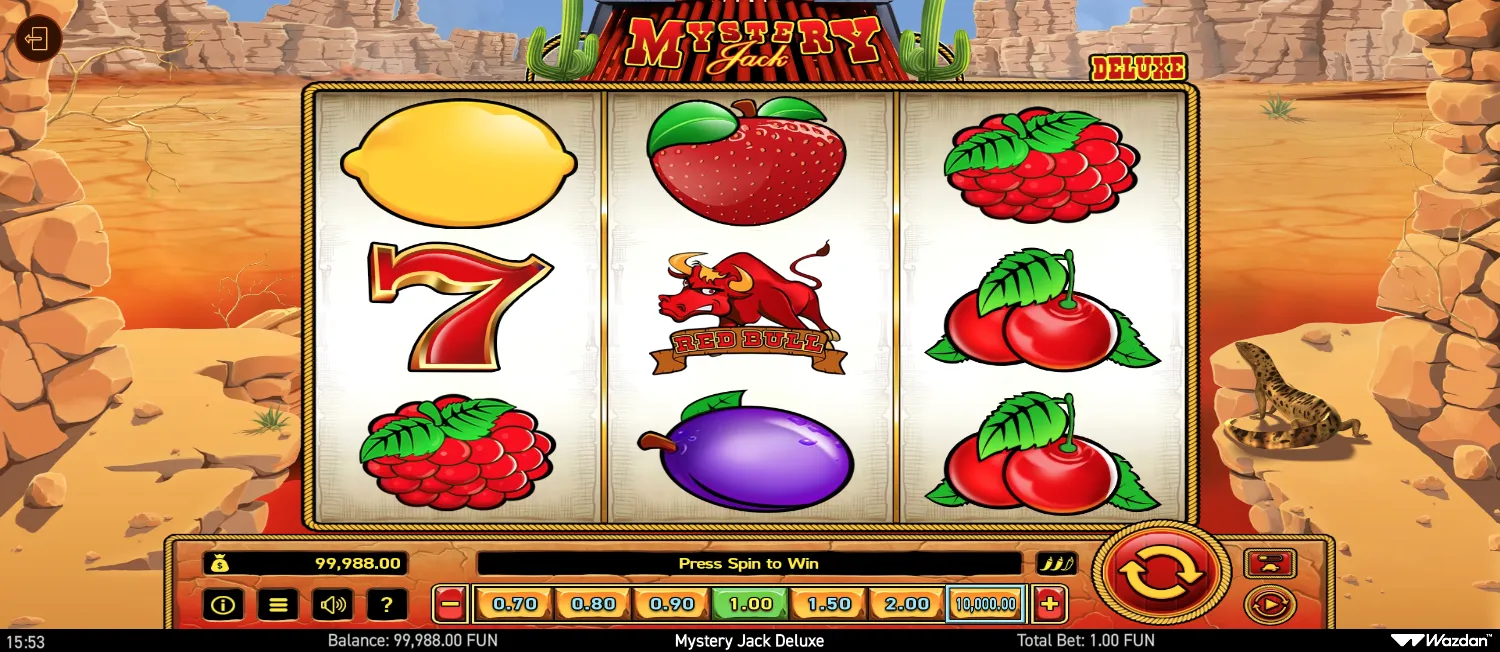
Task: Exit the game via the door icon
Action: click(x=38, y=40)
